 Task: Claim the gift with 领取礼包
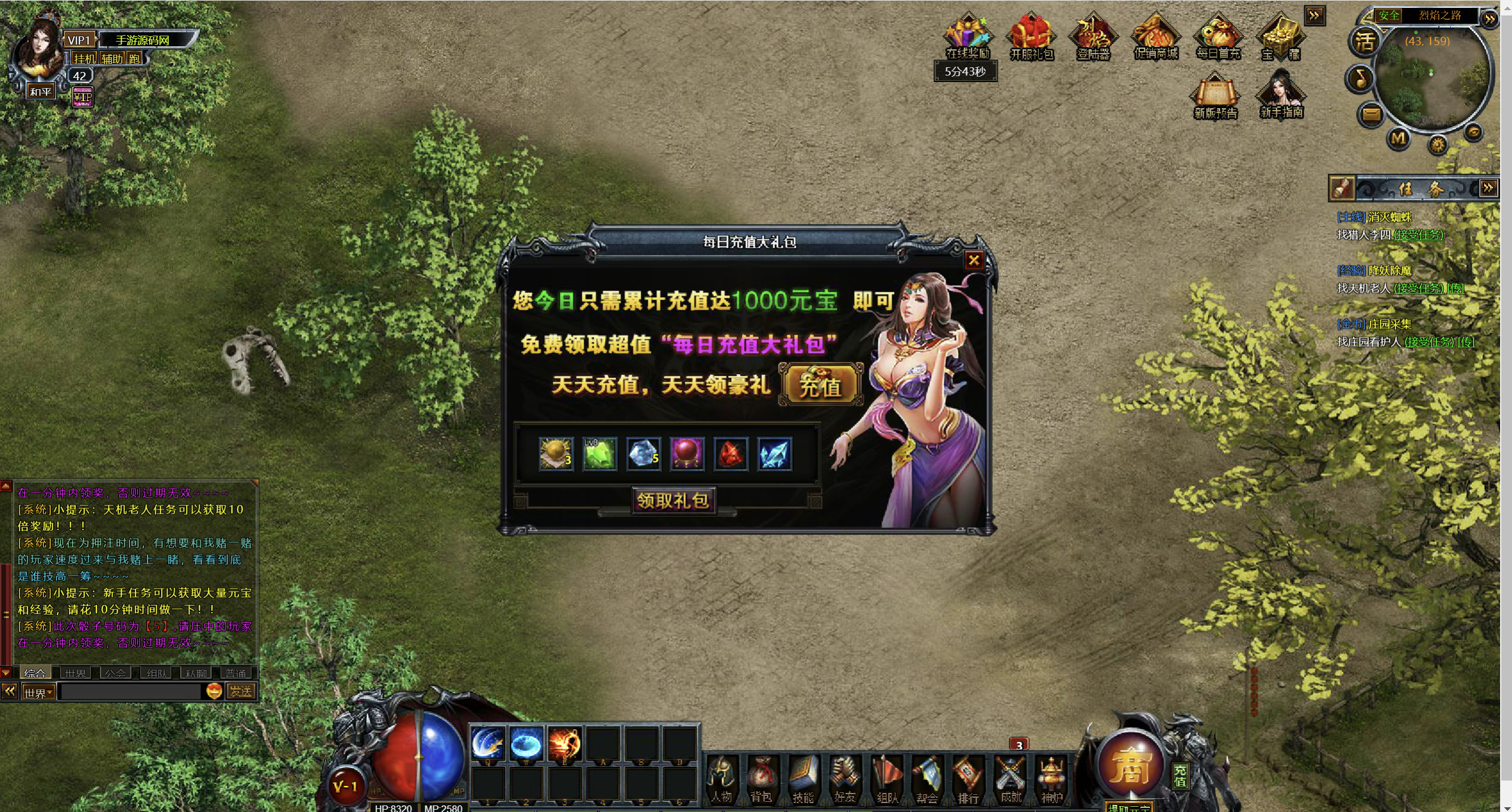[673, 501]
